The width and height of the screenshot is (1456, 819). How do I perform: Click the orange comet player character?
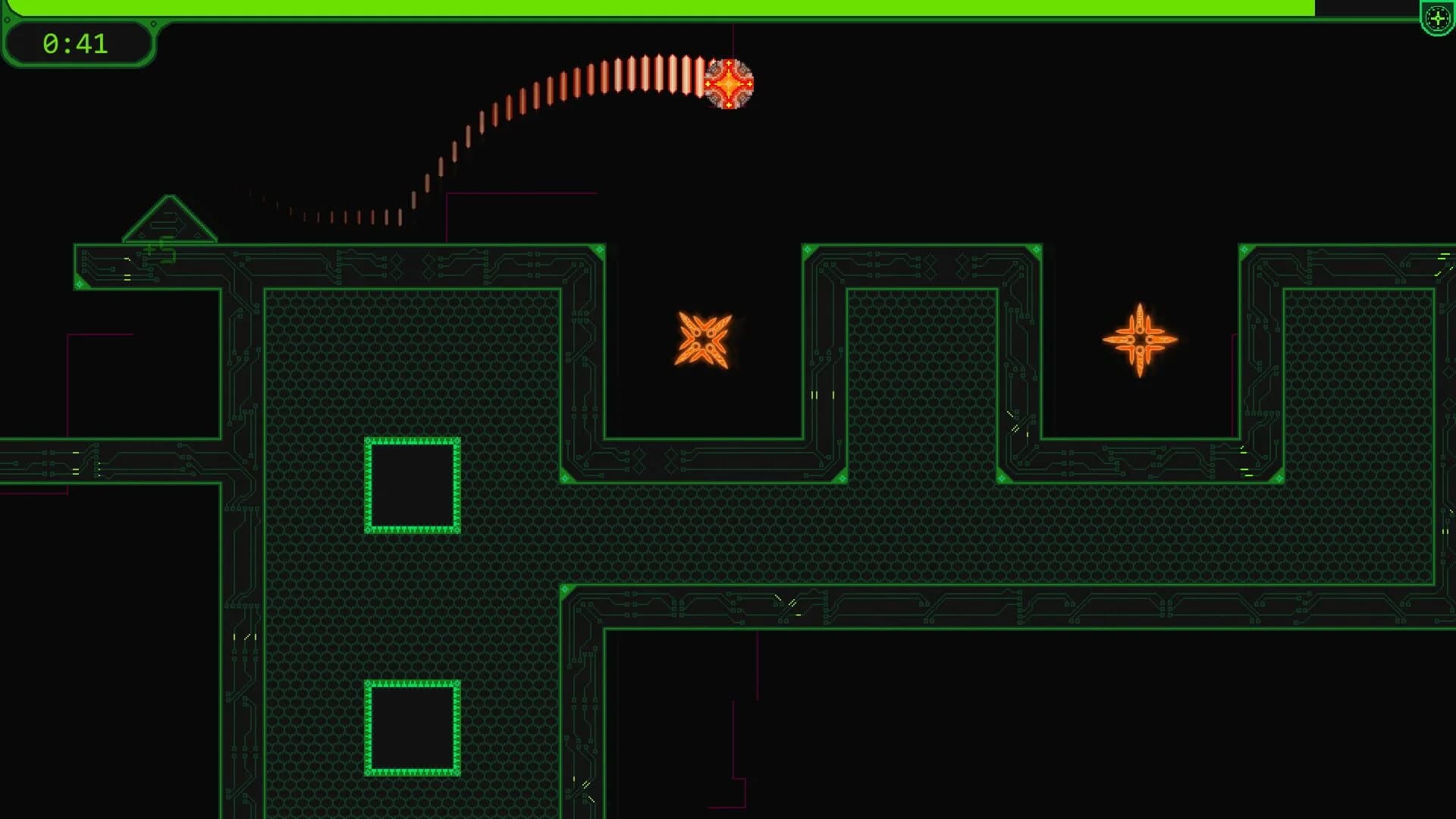click(730, 85)
